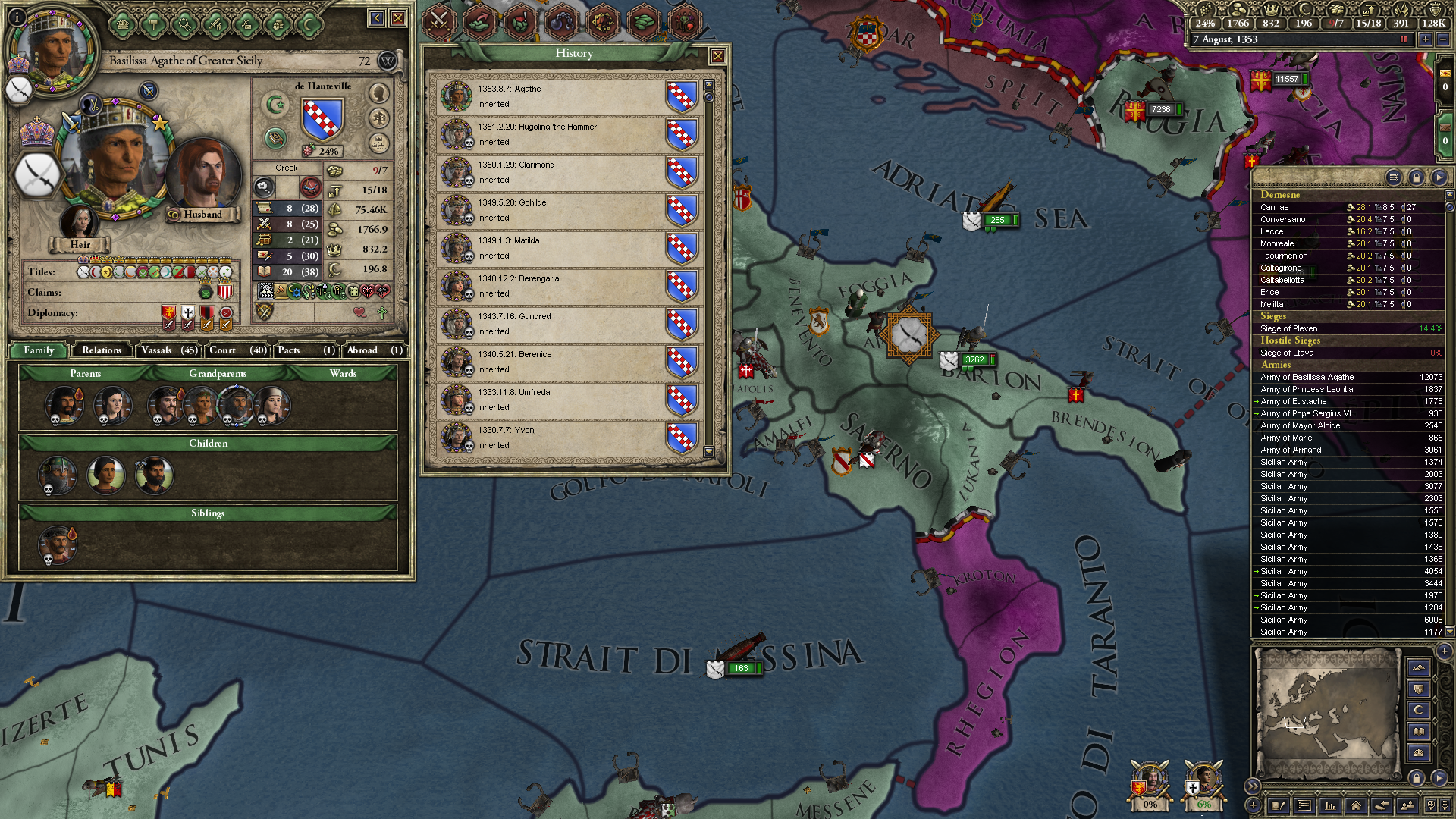Viewport: 1456px width, 819px height.
Task: Increase game speed with the plus stepper
Action: click(1426, 39)
